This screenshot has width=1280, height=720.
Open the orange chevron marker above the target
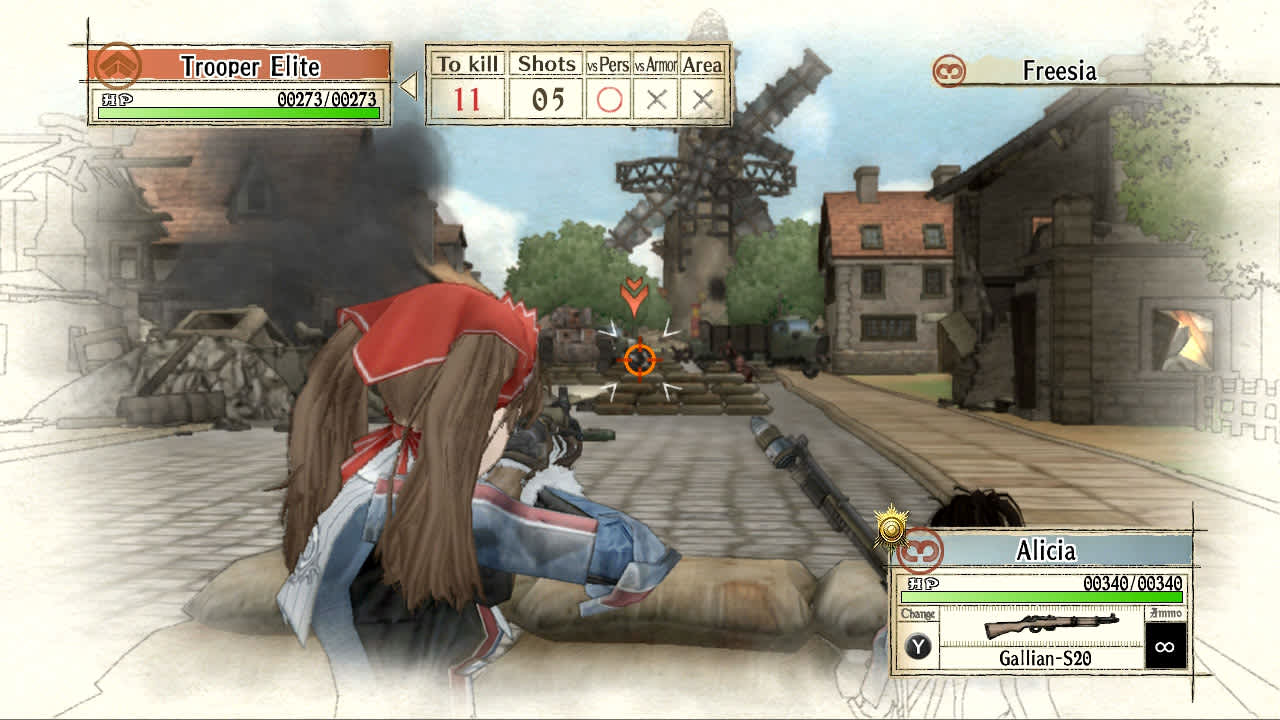click(632, 296)
